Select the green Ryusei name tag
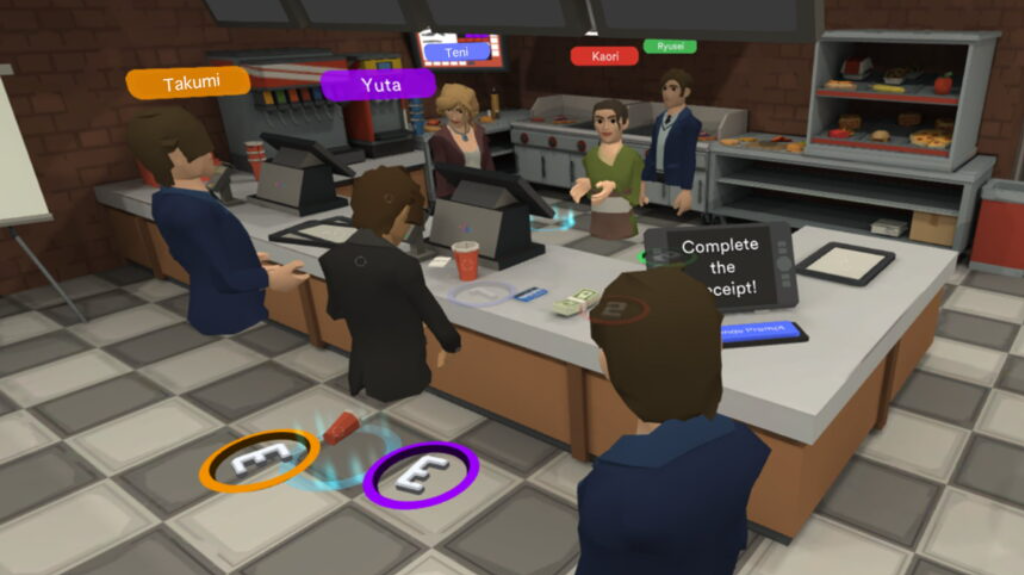1024x575 pixels. point(670,46)
